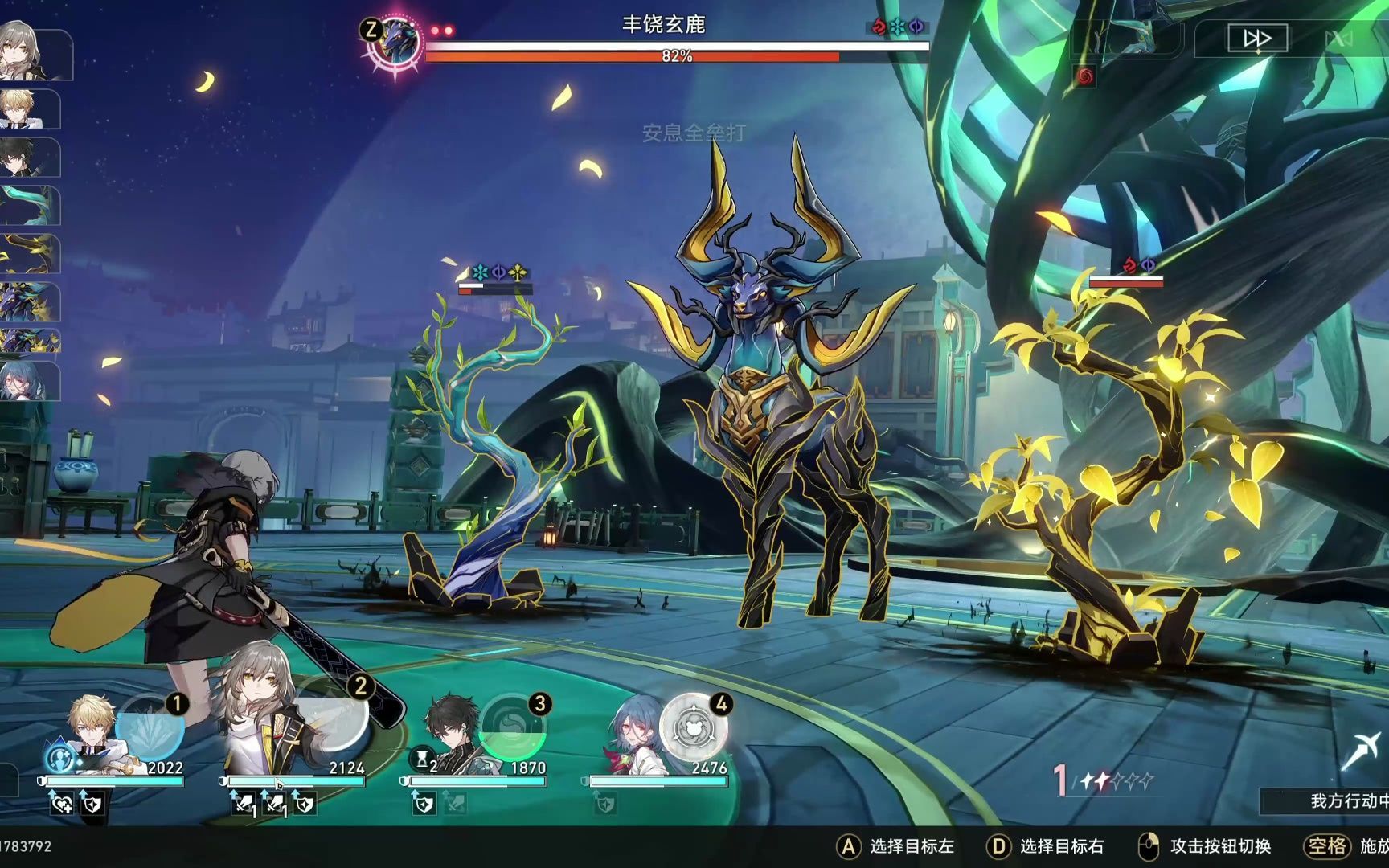Inspect the red swirl buff icon
This screenshot has height=868, width=1389.
(x=1084, y=77)
